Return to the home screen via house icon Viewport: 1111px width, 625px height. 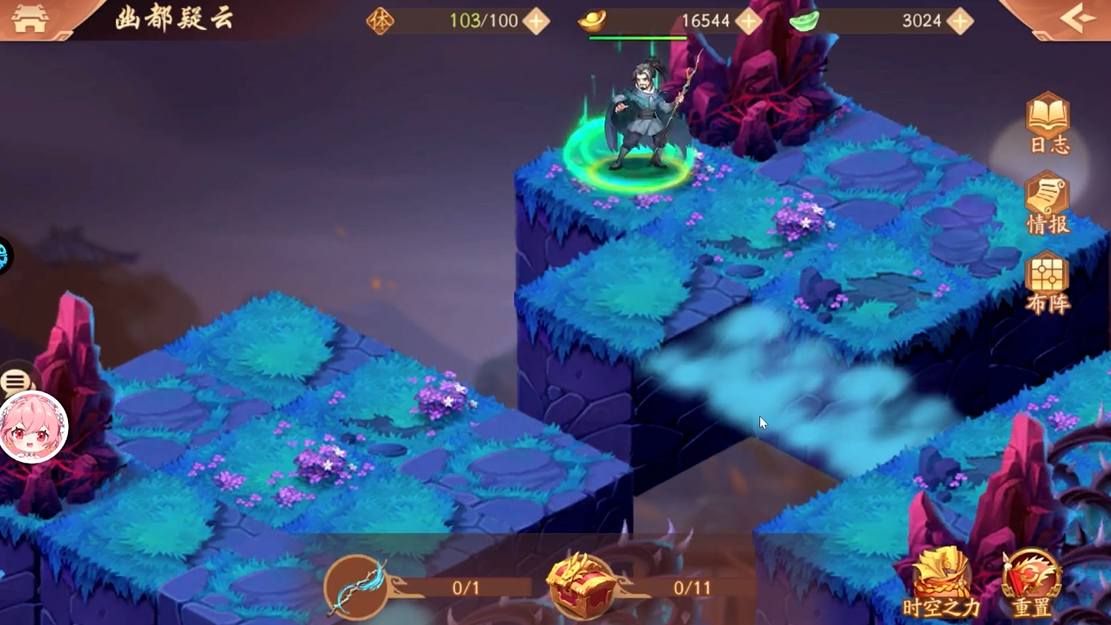click(x=30, y=20)
